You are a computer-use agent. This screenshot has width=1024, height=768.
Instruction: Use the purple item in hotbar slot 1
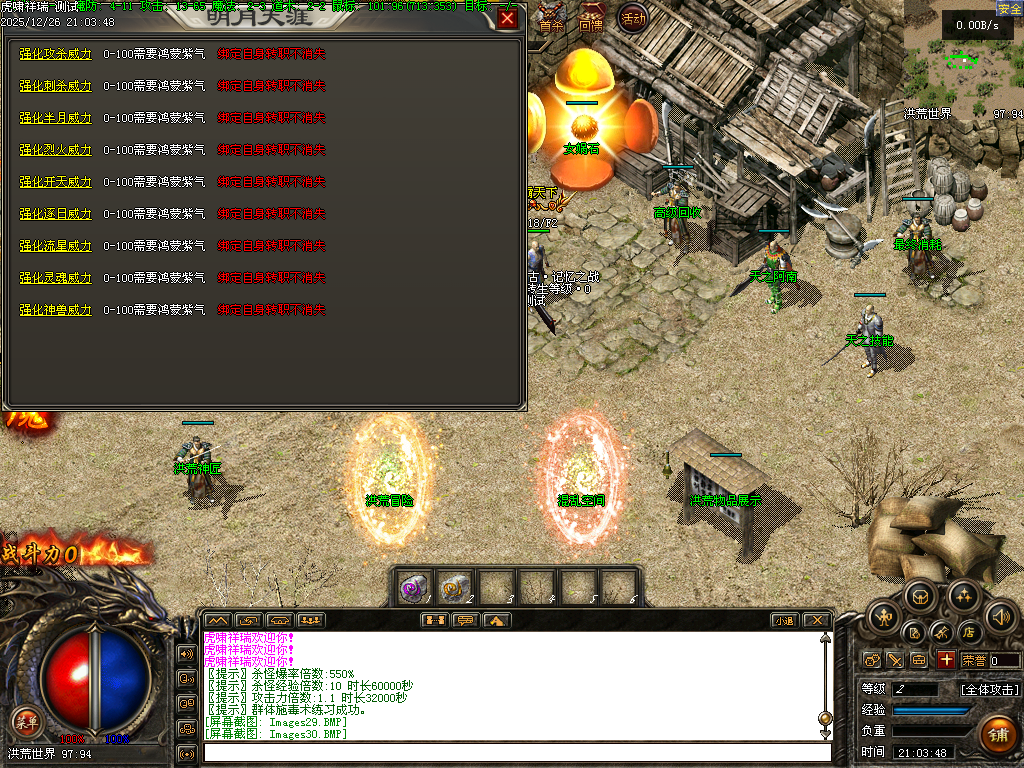tap(413, 587)
